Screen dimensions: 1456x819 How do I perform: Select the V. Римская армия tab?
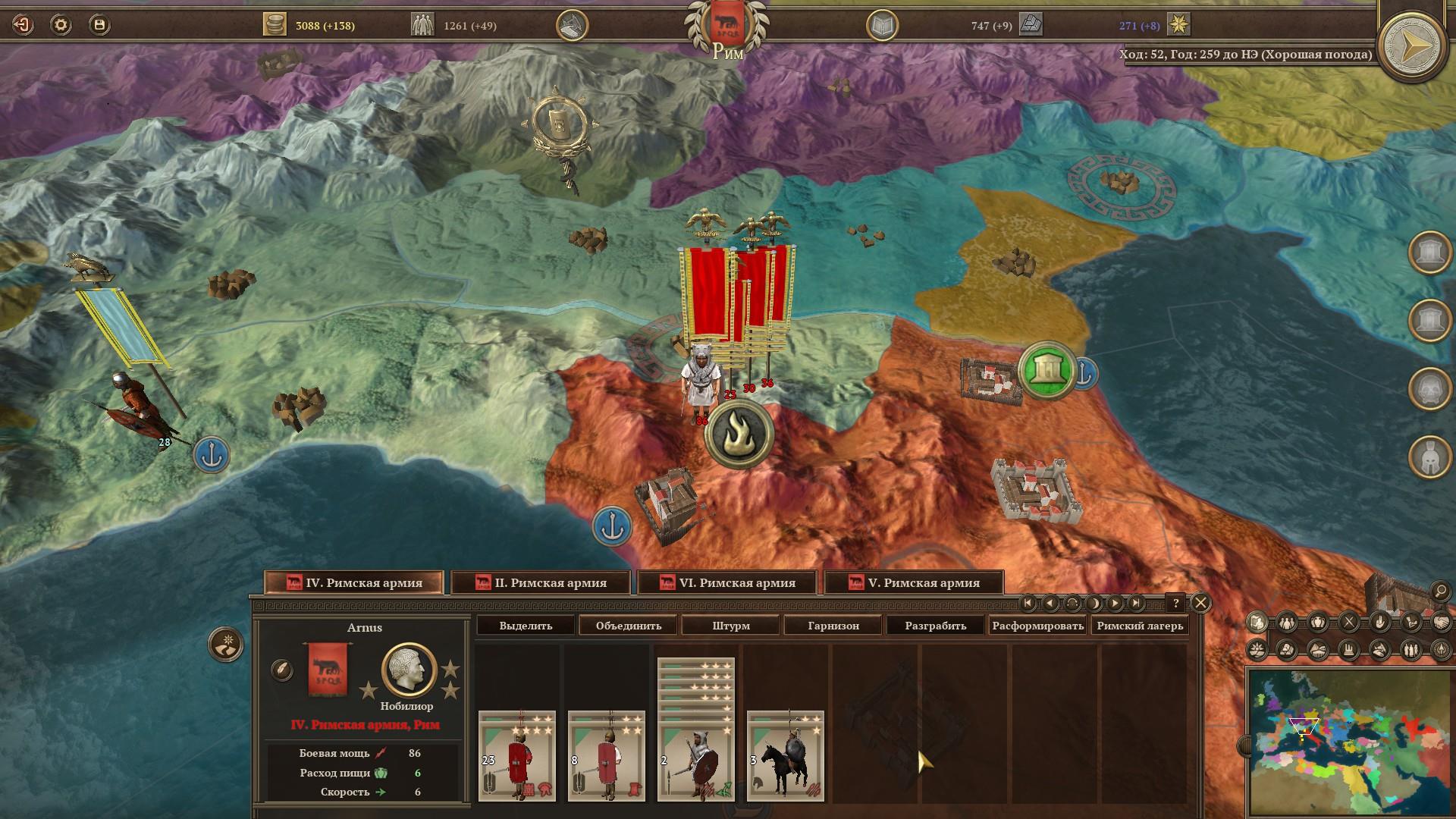914,582
